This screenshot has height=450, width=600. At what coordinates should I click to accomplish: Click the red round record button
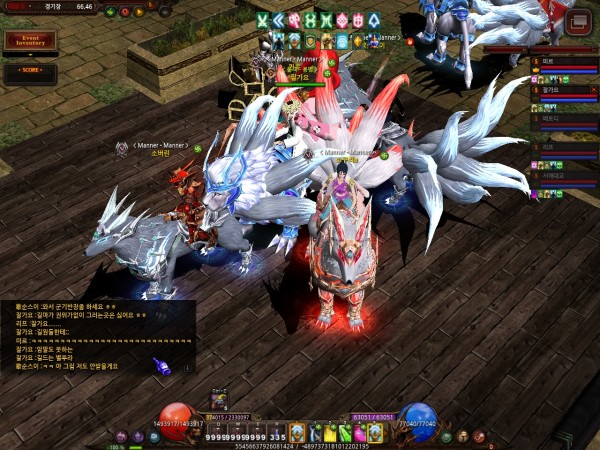tap(124, 12)
